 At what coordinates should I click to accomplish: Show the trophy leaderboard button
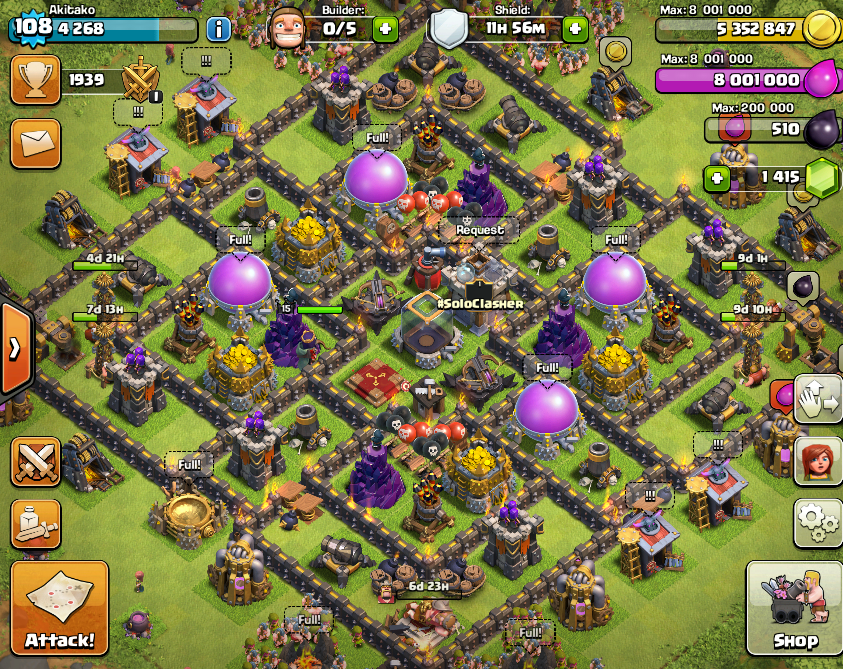(x=35, y=80)
